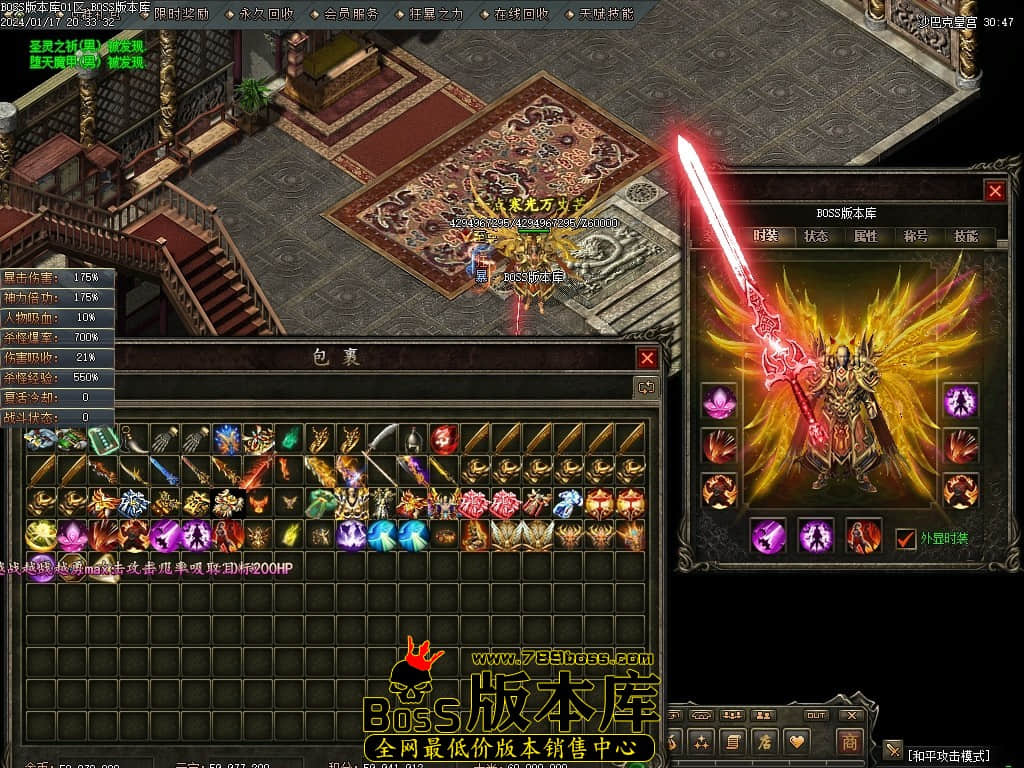
Task: Close the BOSS版本库 character panel
Action: [994, 191]
